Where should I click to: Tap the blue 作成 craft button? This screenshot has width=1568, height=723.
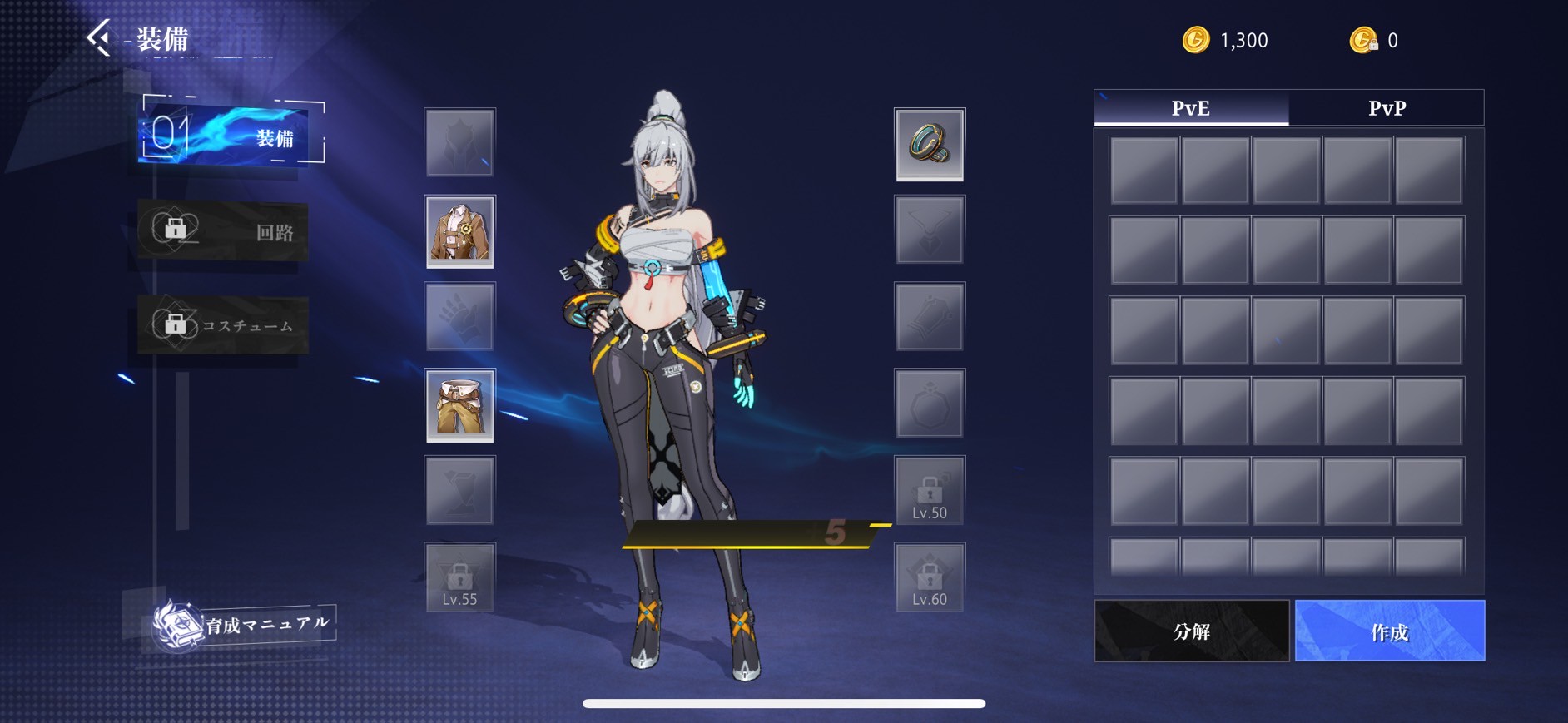coord(1389,631)
